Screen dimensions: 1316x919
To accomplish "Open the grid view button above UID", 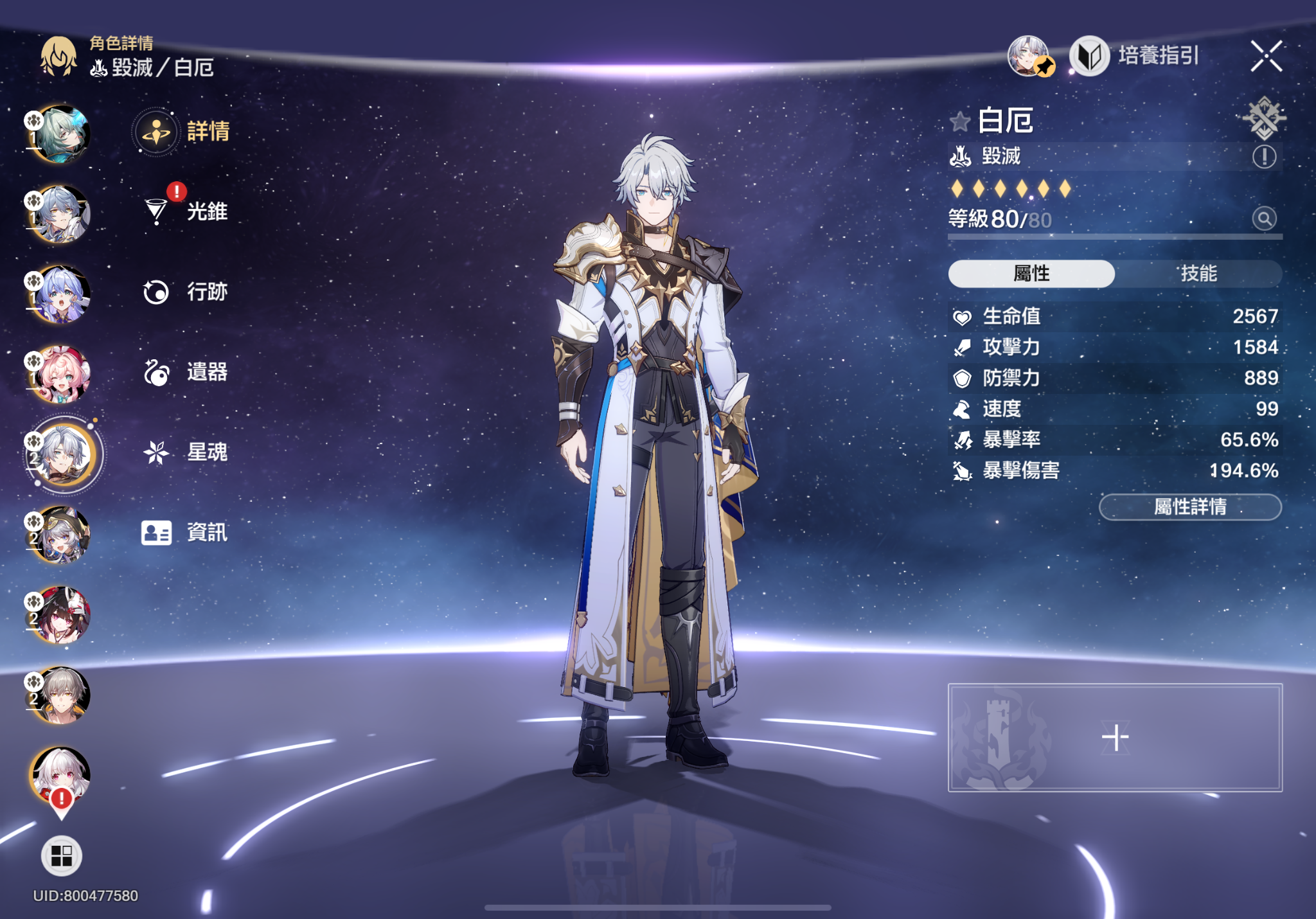I will pyautogui.click(x=62, y=855).
